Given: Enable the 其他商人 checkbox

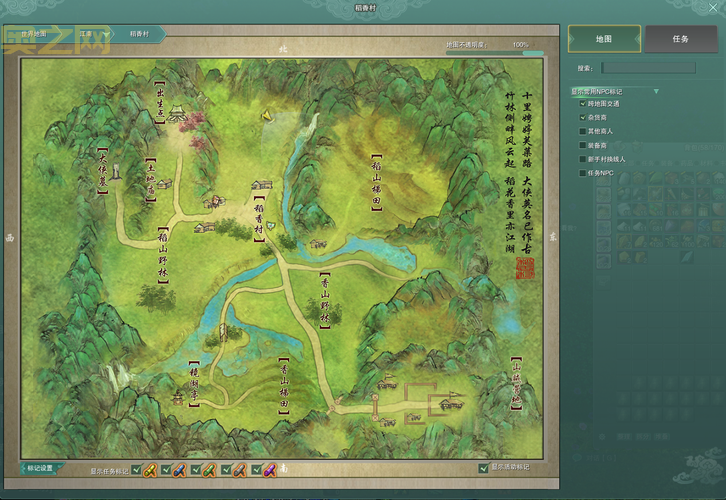Looking at the screenshot, I should [x=583, y=131].
